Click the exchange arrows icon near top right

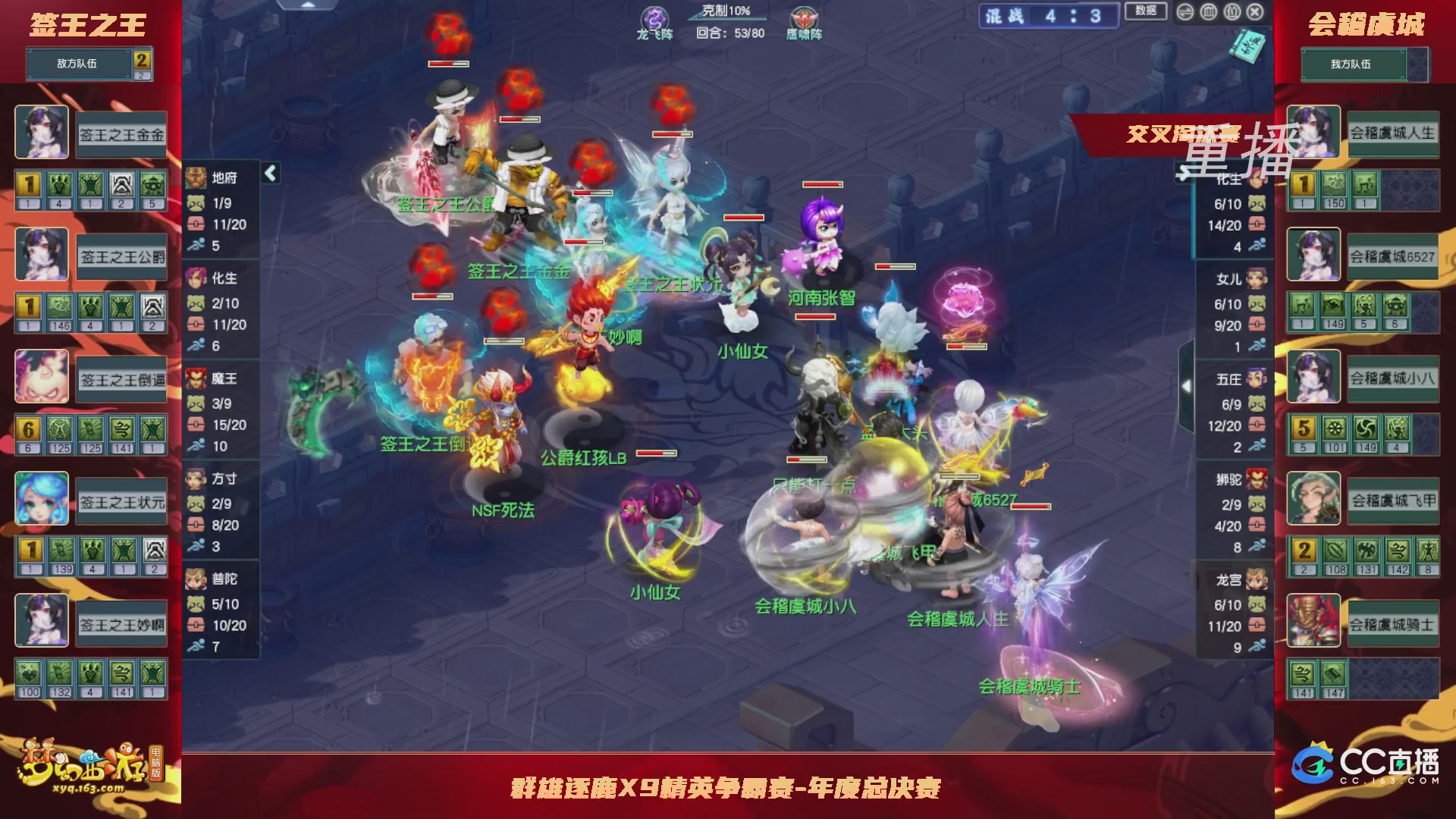pyautogui.click(x=1185, y=12)
